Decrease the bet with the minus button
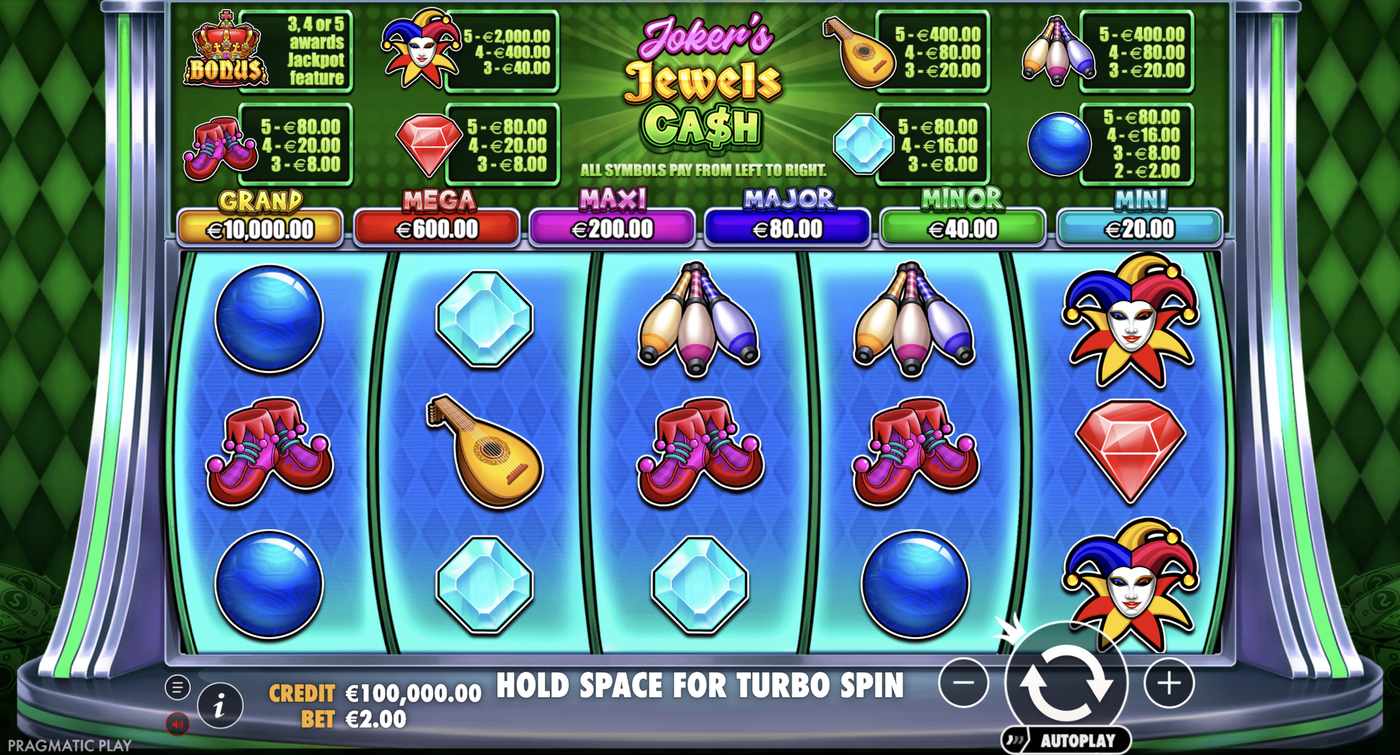This screenshot has height=755, width=1400. (x=965, y=681)
